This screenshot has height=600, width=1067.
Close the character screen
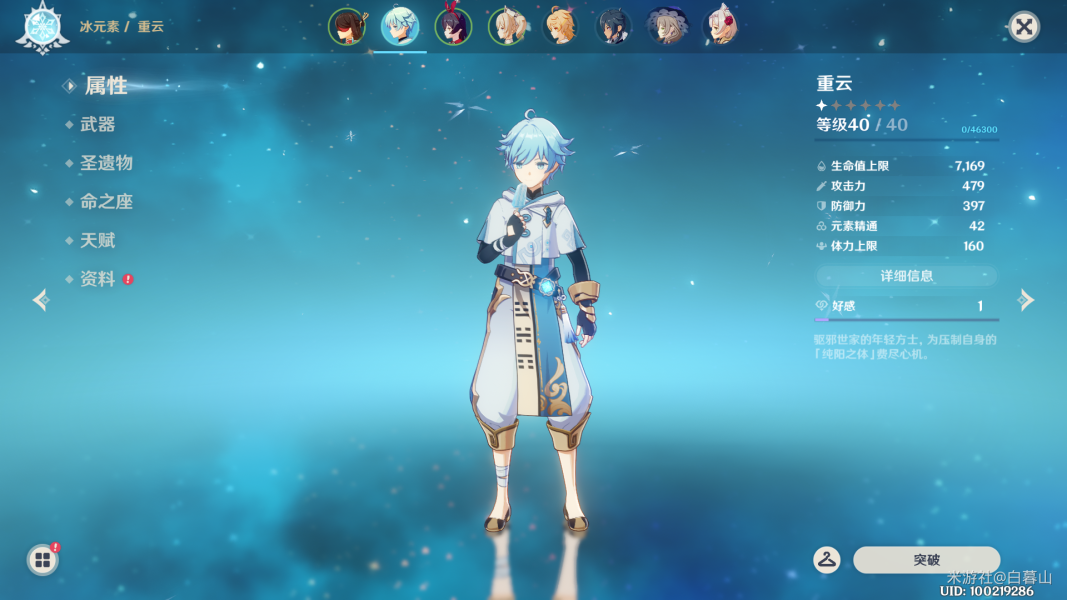tap(1023, 27)
